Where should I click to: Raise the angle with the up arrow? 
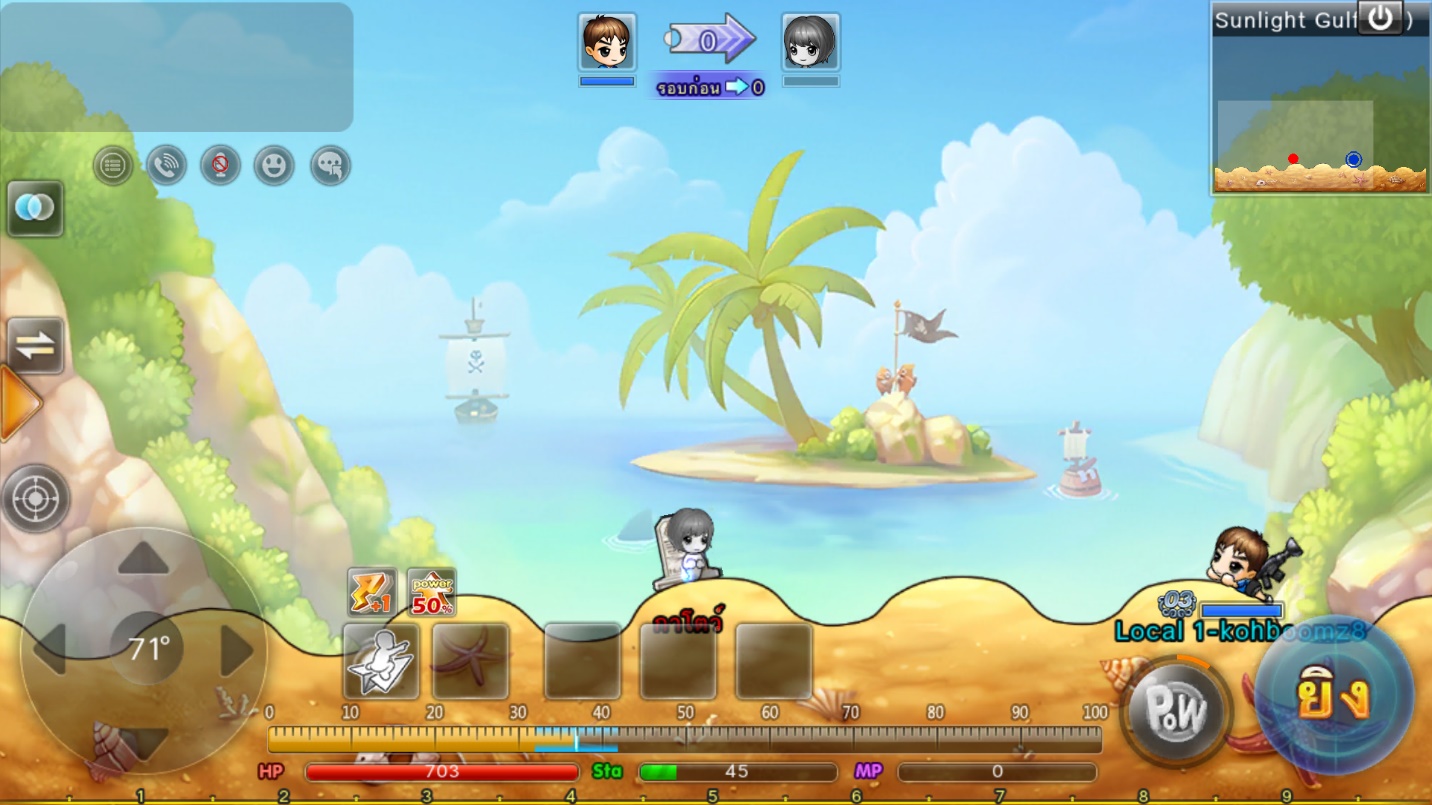coord(144,560)
